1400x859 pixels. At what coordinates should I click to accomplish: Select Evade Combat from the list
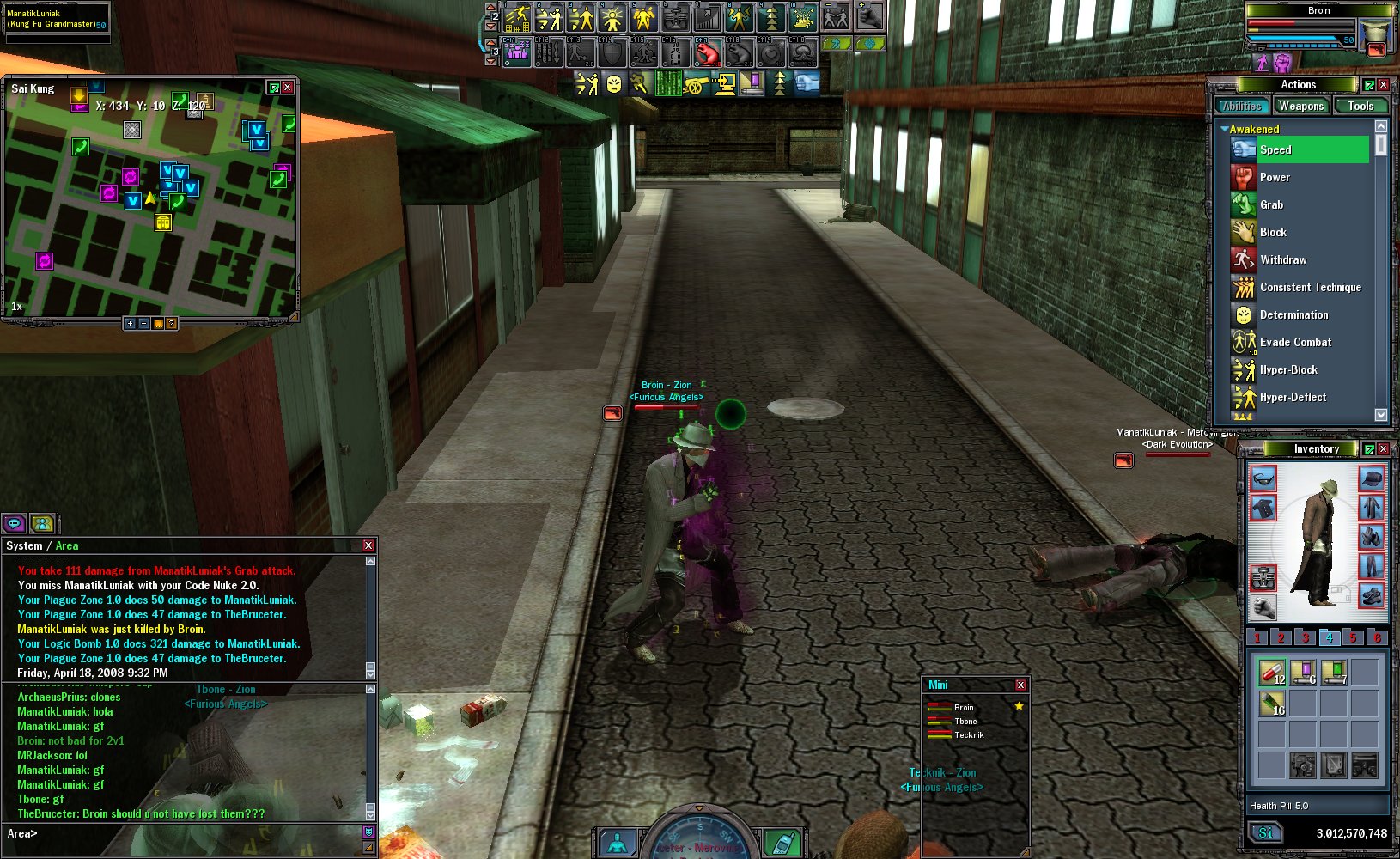pyautogui.click(x=1295, y=342)
